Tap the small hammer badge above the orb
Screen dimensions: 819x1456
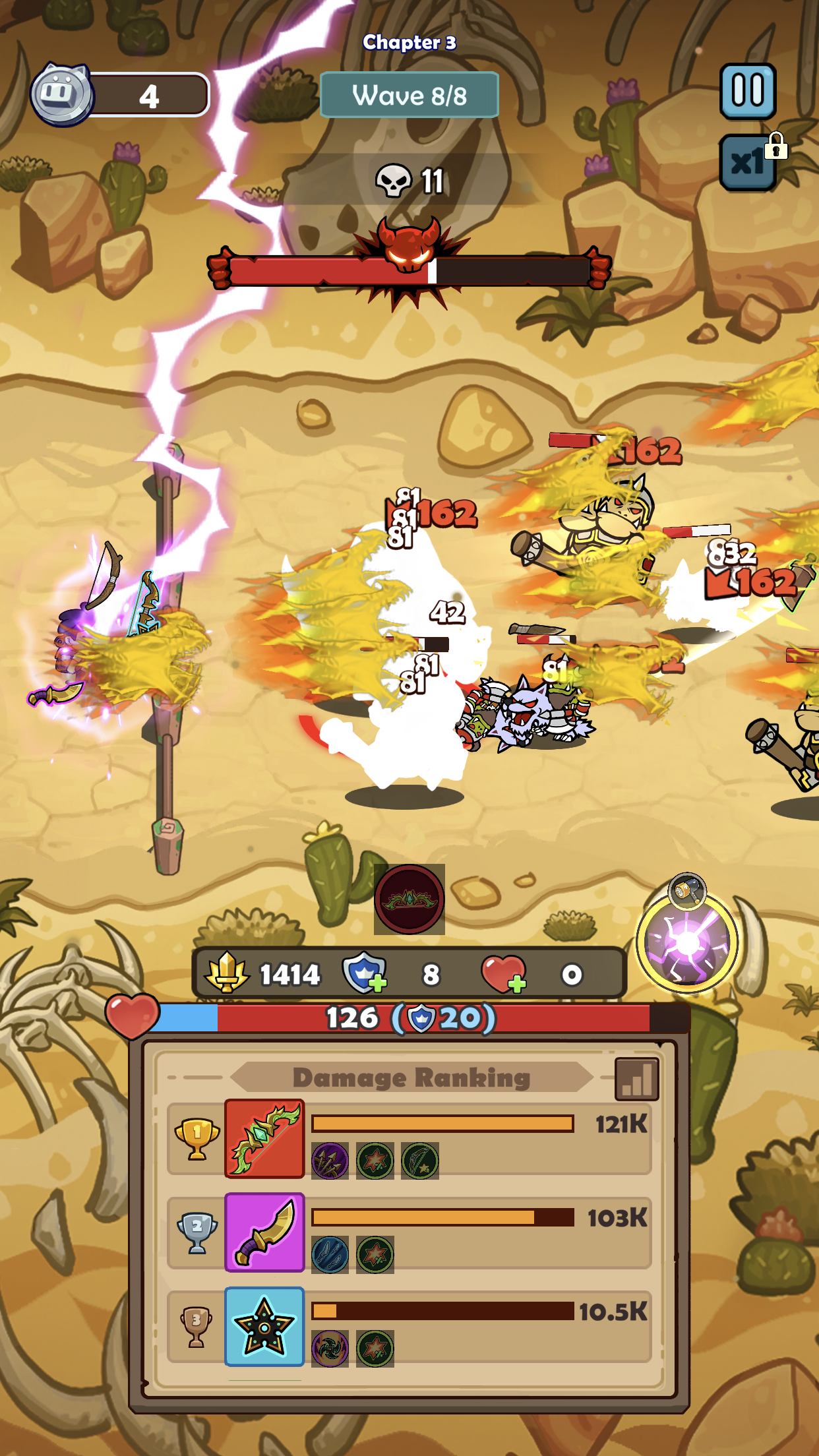pyautogui.click(x=687, y=890)
